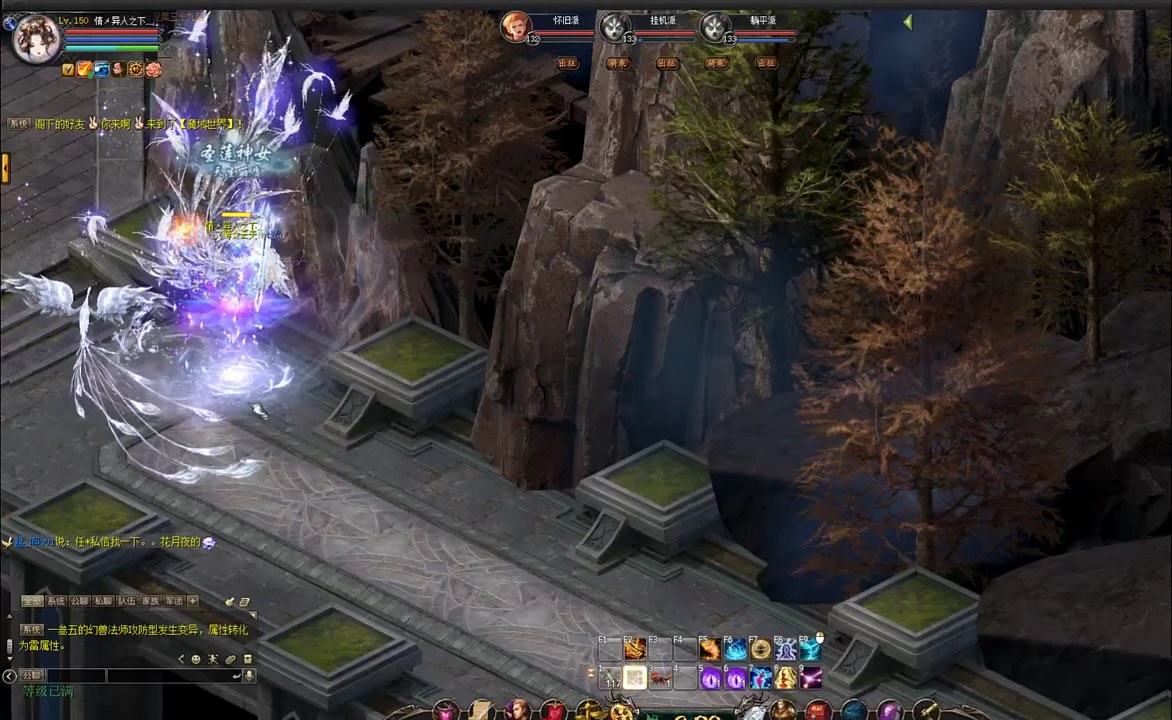Select the mount item in slot 3
1172x720 pixels.
[x=660, y=679]
